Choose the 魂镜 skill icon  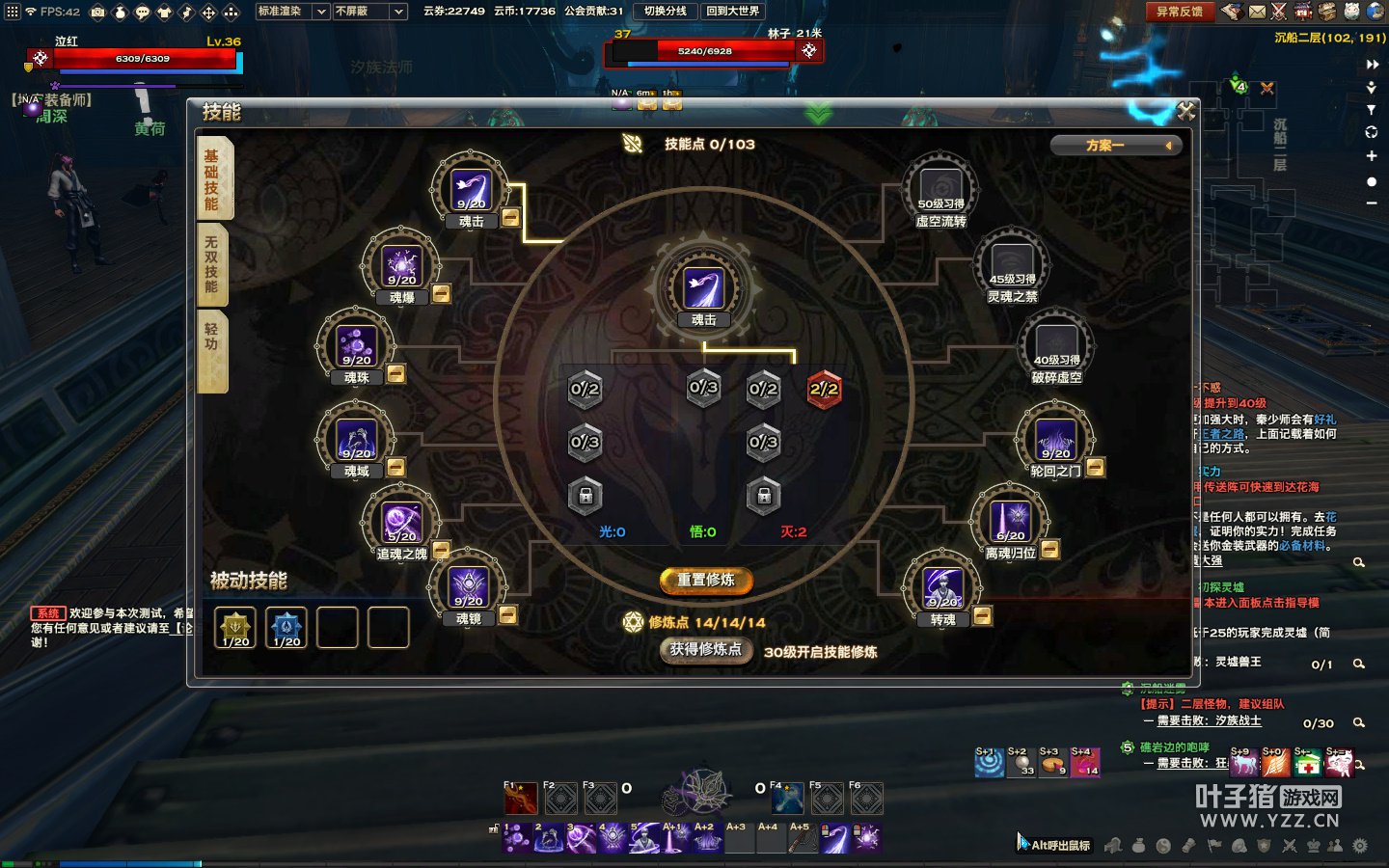(469, 586)
